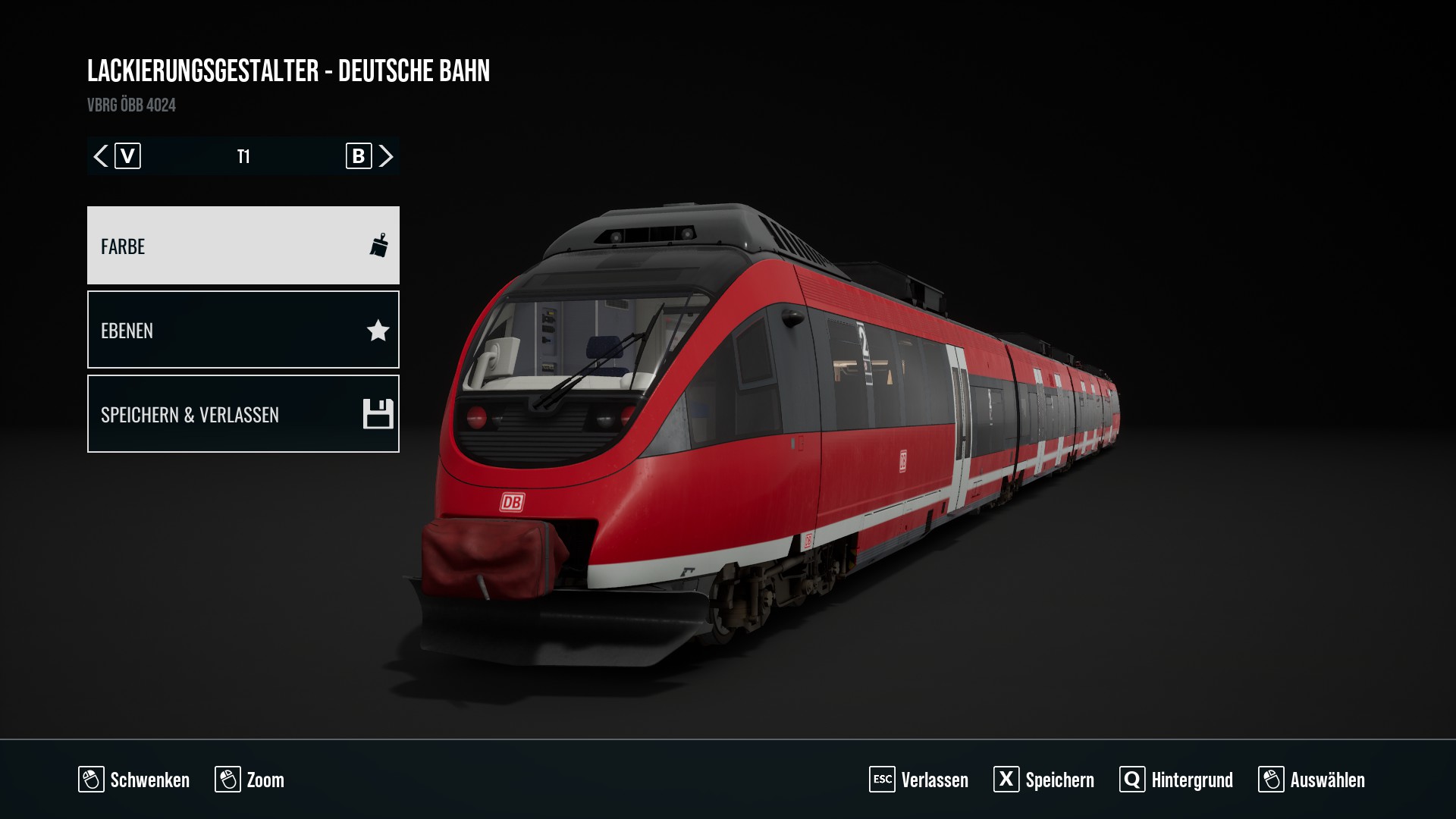Choose Speichern & Verlassen

[x=243, y=414]
